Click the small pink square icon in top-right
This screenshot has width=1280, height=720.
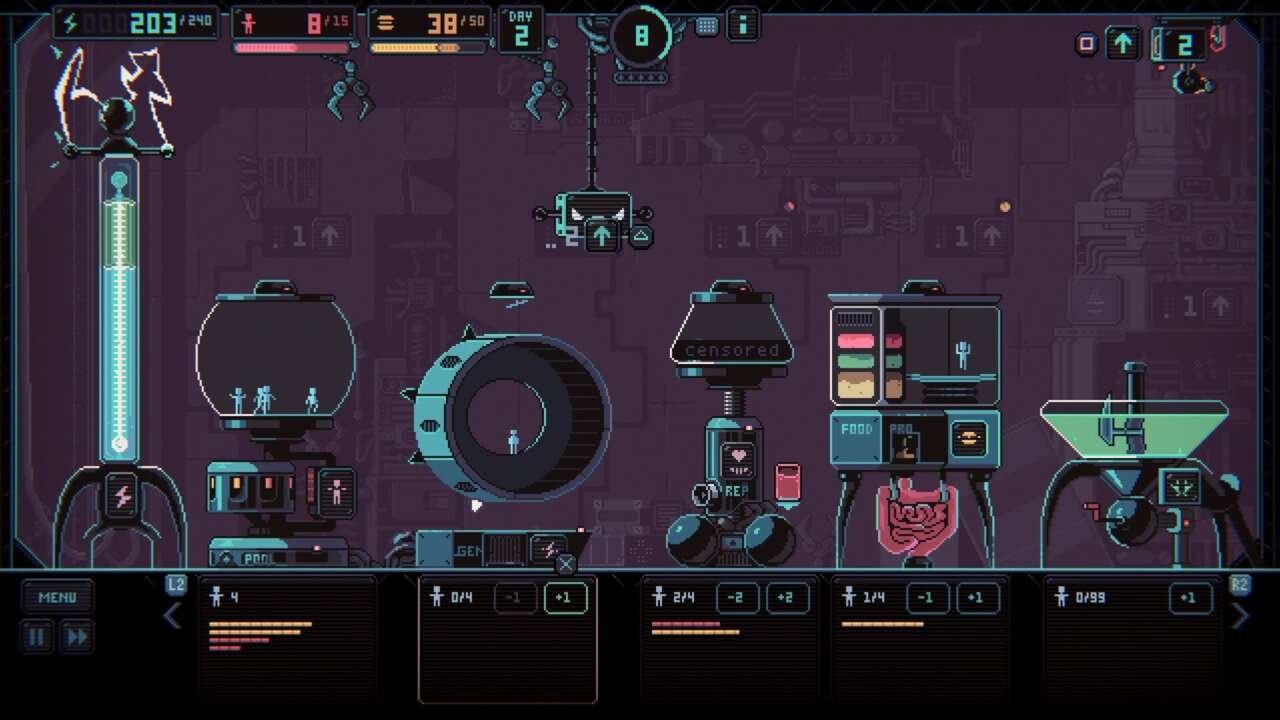[x=1087, y=43]
